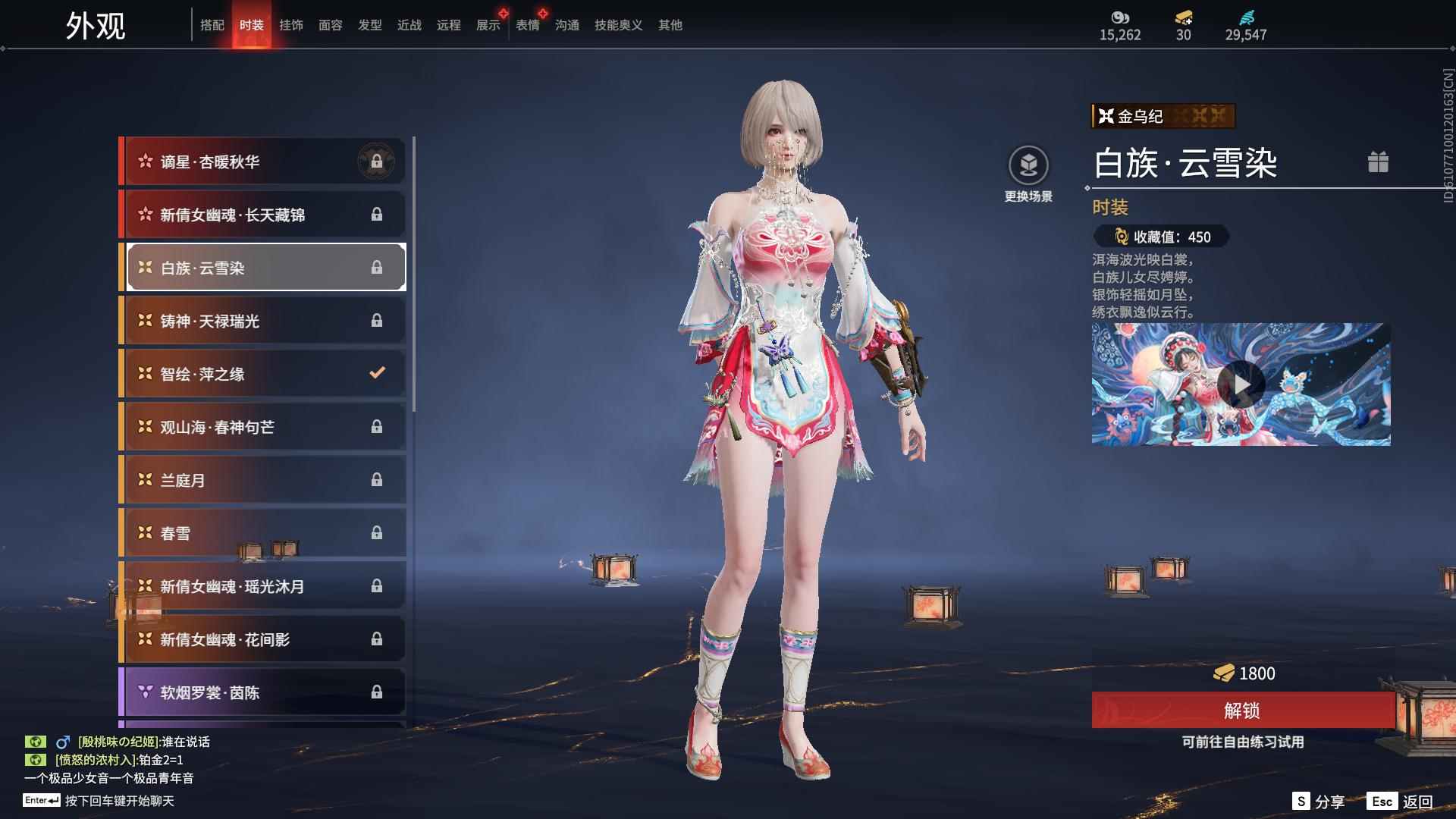Select the 面容 face tab
The image size is (1456, 819).
click(x=331, y=25)
